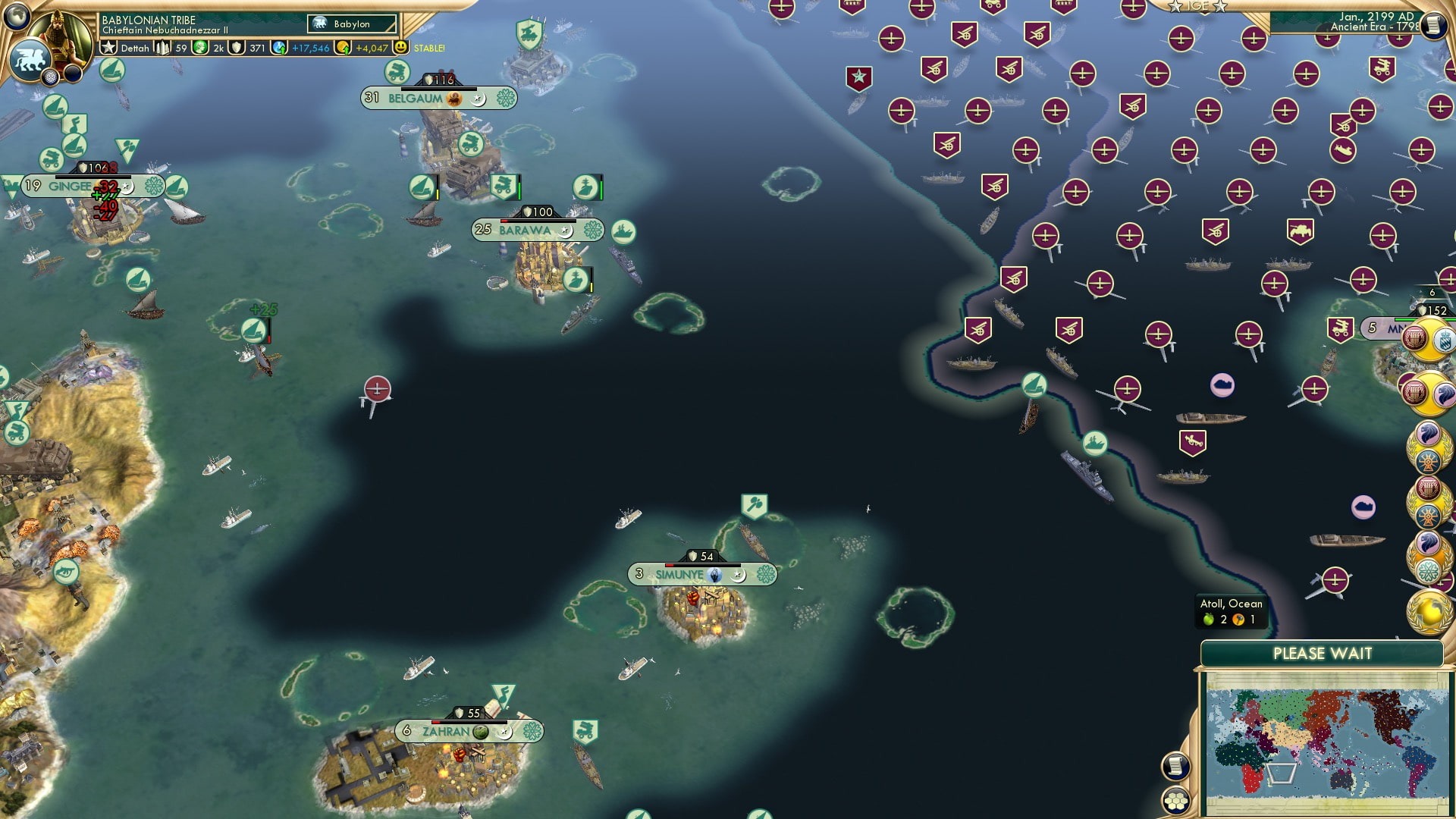
Task: Toggle the left star beside the IGE label
Action: pos(1175,7)
